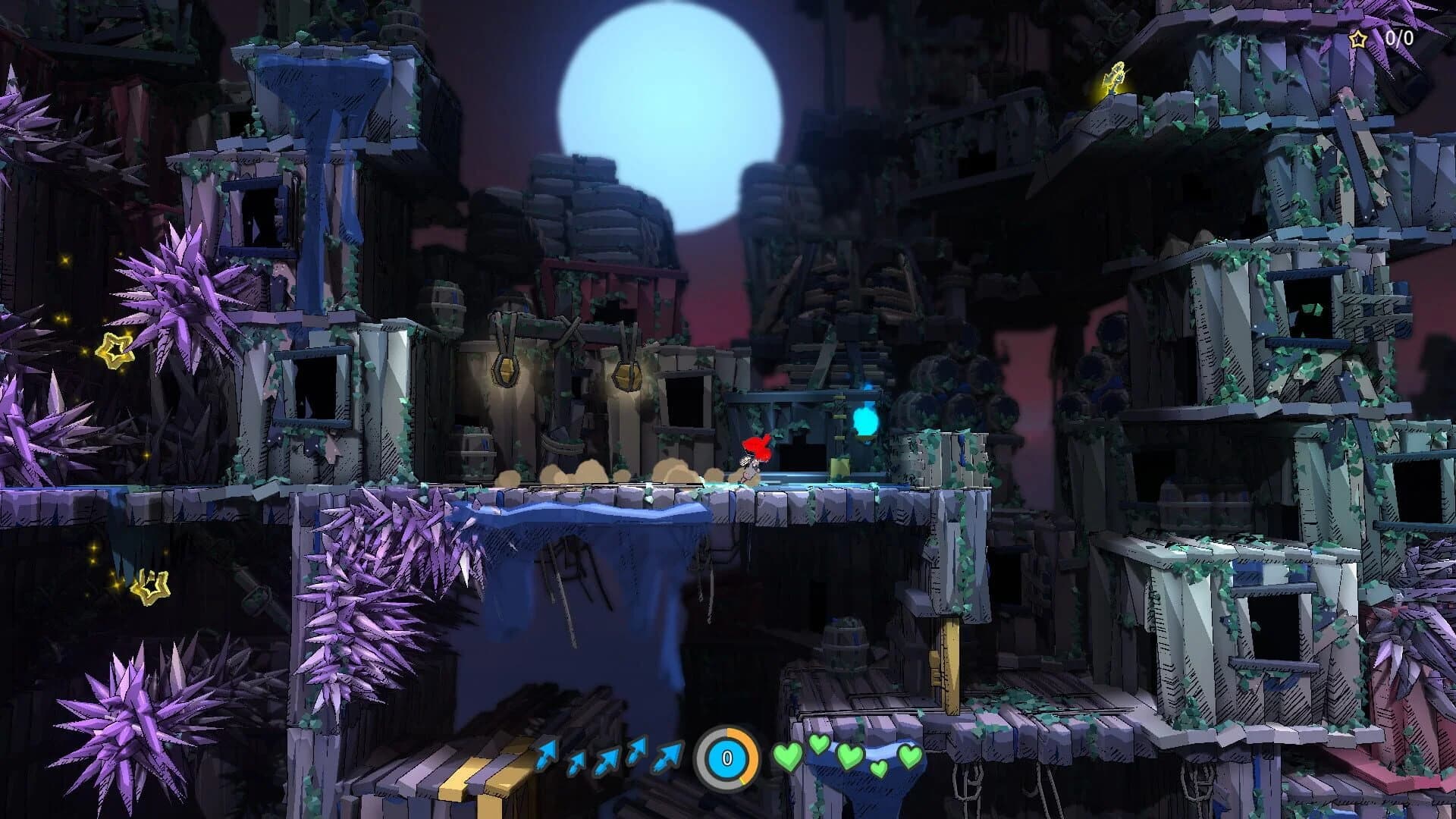This screenshot has height=819, width=1456.
Task: Select the first blue arrow ammo icon
Action: pyautogui.click(x=544, y=755)
